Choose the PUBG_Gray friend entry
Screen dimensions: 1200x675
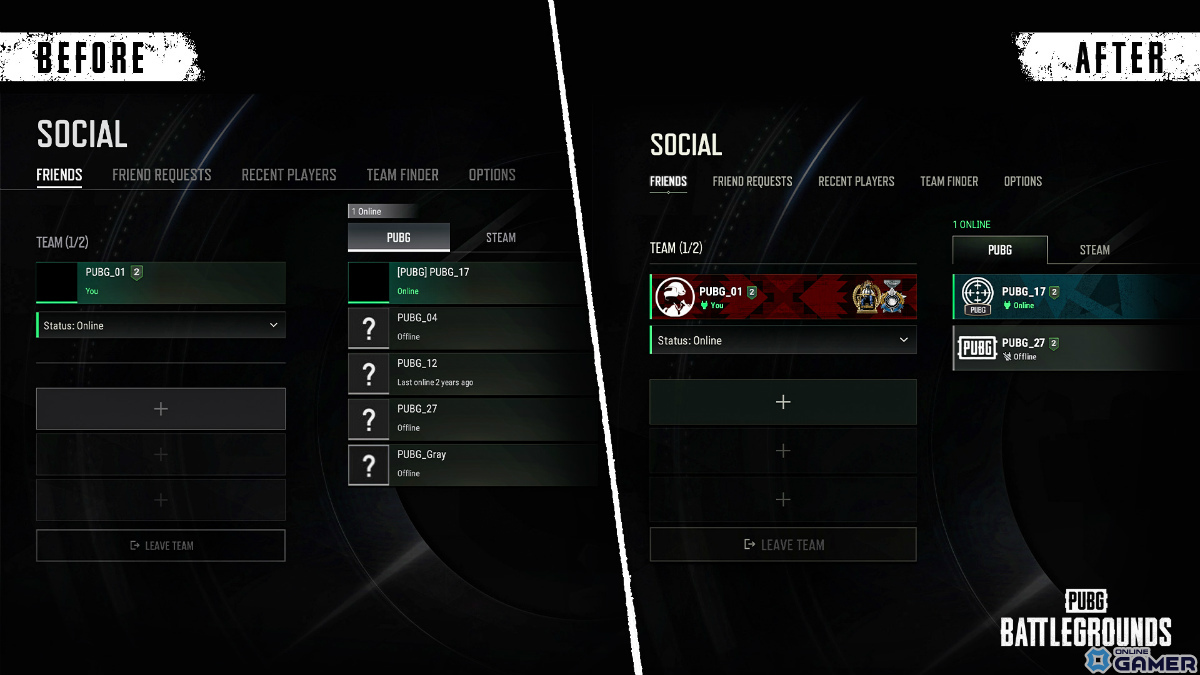(470, 464)
